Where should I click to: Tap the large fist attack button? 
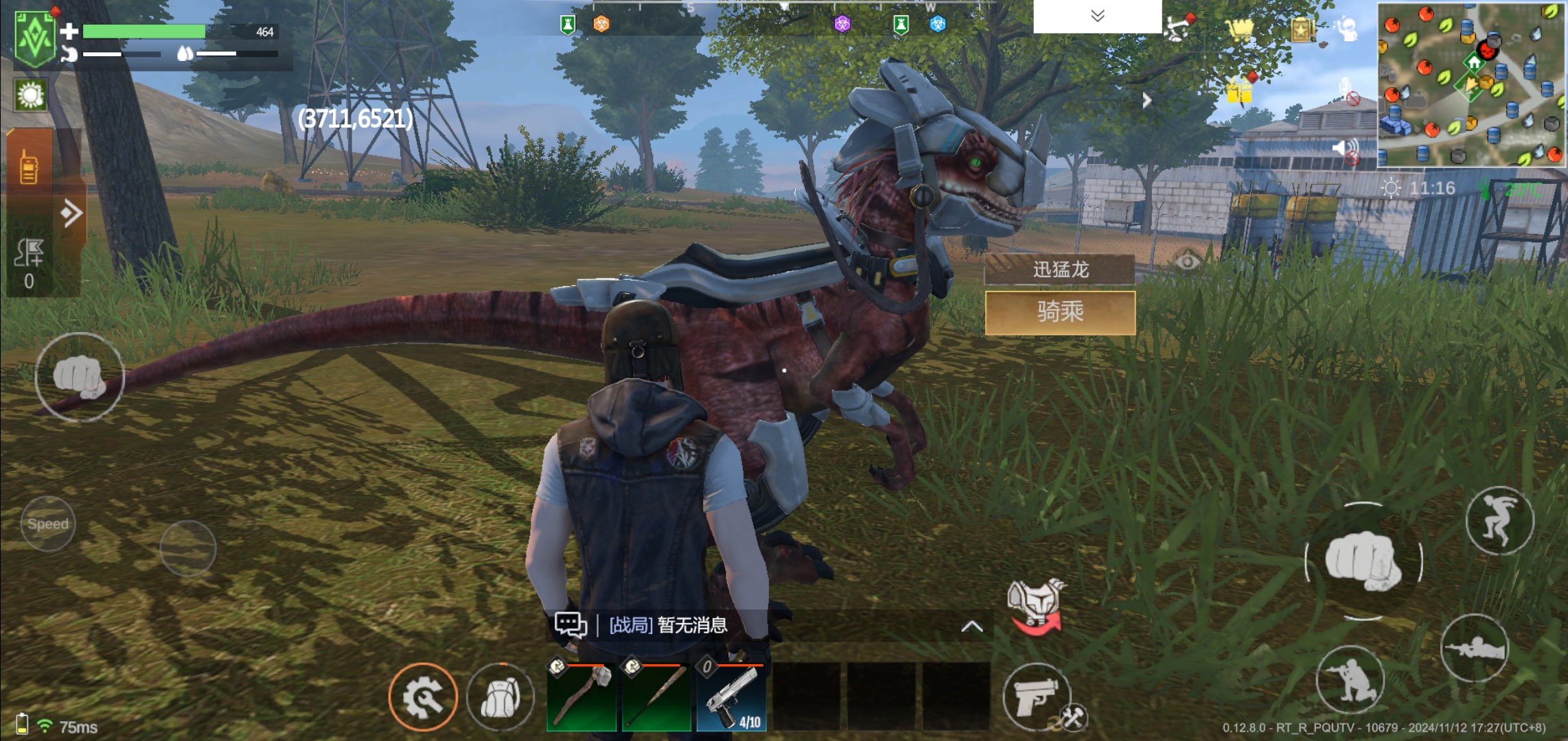point(1363,561)
